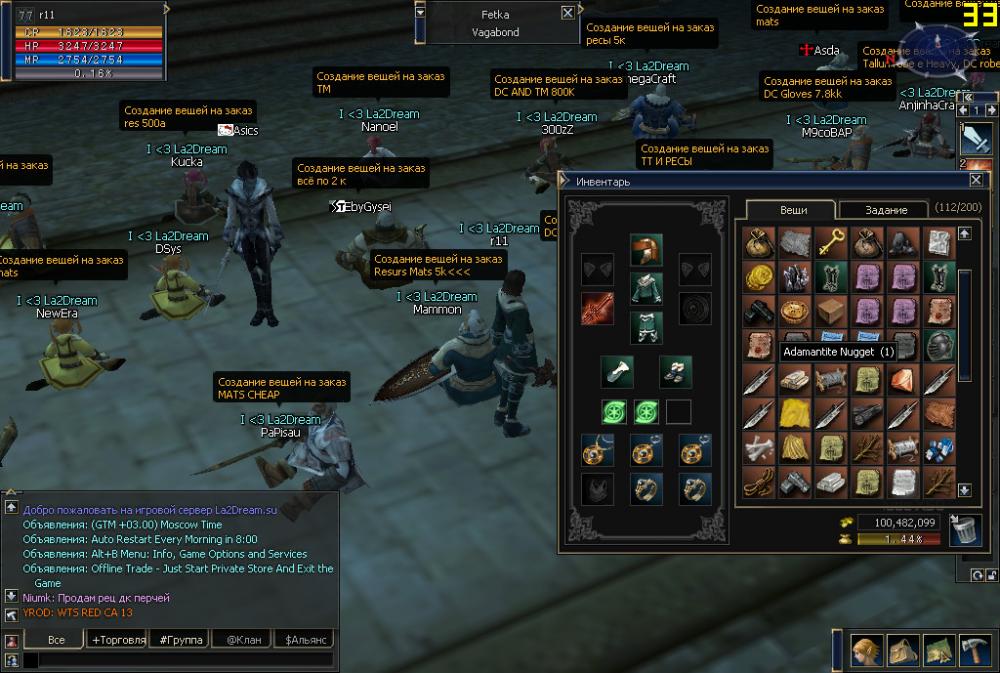Image resolution: width=1000 pixels, height=673 pixels.
Task: Click the compass radar minimap
Action: pos(935,45)
